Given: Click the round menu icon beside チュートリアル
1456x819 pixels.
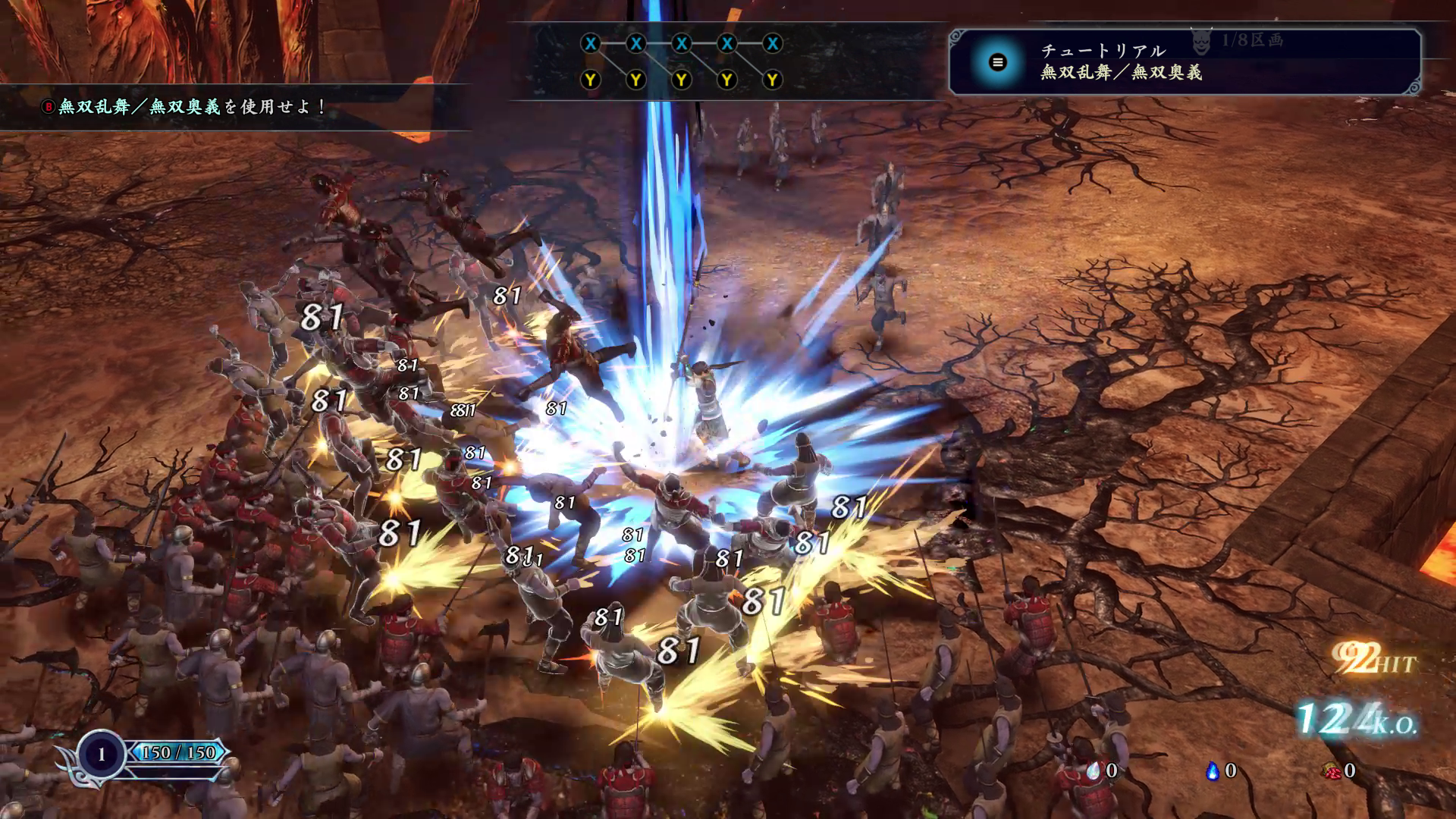Looking at the screenshot, I should tap(998, 62).
